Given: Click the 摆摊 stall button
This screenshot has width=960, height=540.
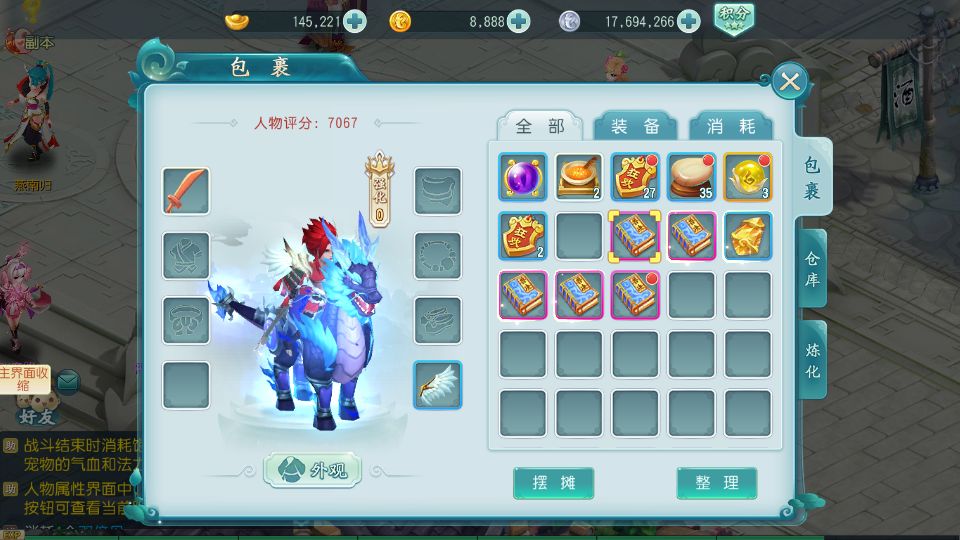Looking at the screenshot, I should 553,483.
